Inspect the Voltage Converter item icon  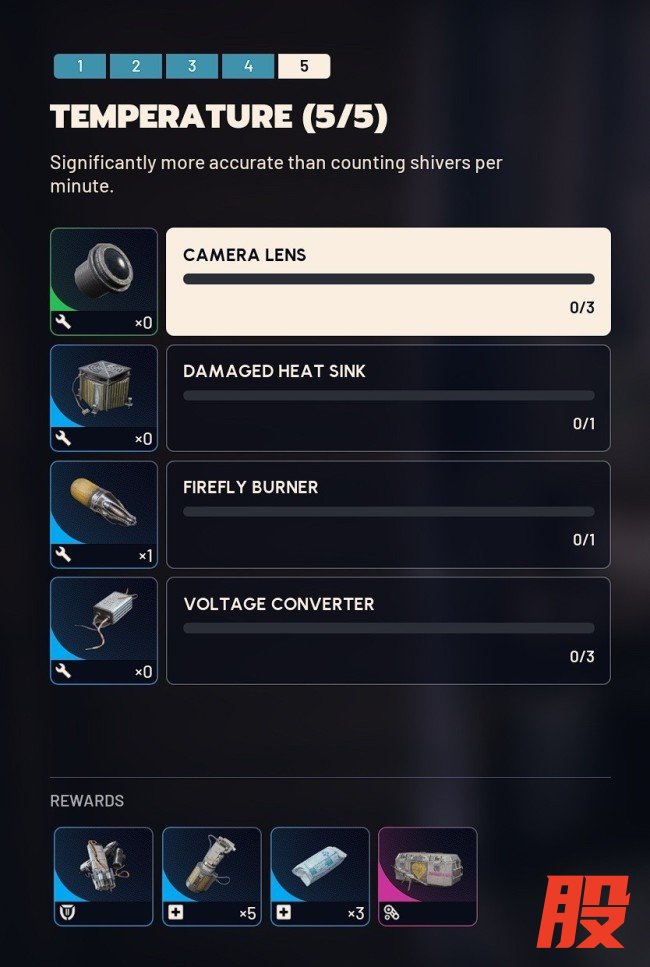point(104,630)
